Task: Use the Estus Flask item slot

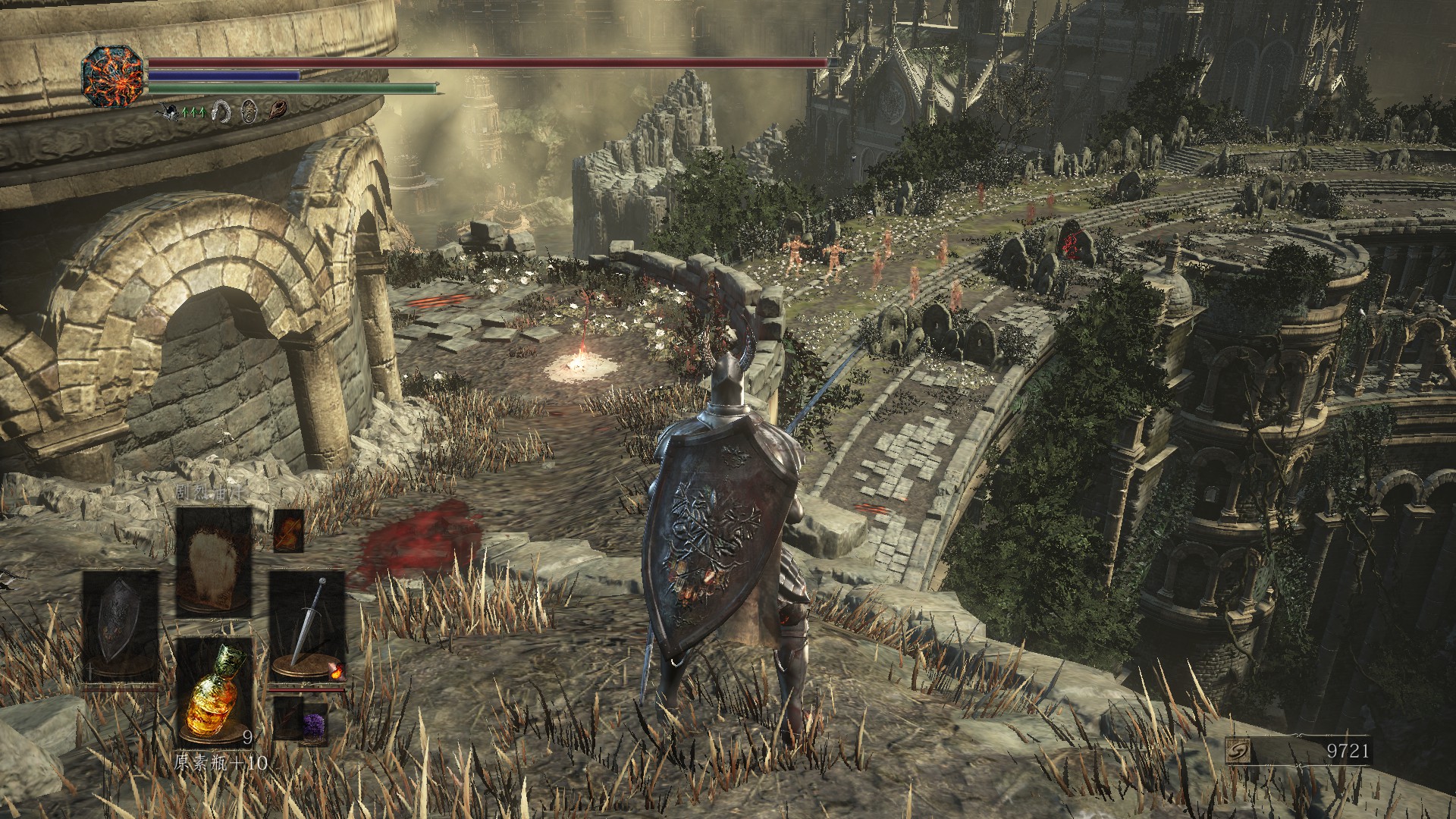Action: point(215,689)
